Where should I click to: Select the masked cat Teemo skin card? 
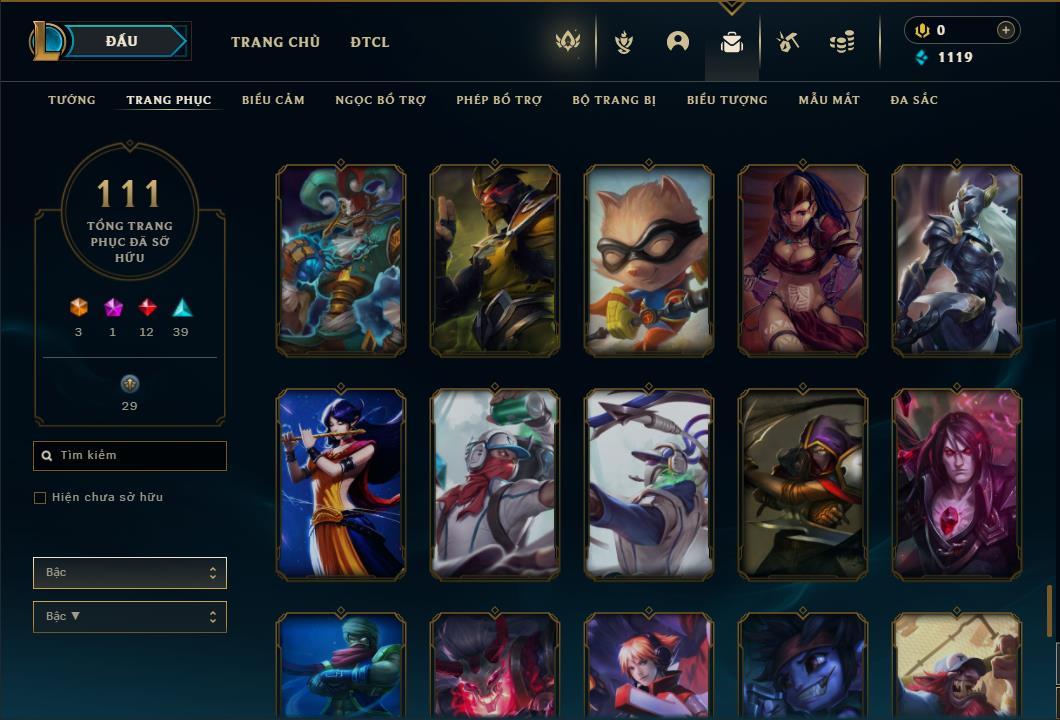click(649, 261)
